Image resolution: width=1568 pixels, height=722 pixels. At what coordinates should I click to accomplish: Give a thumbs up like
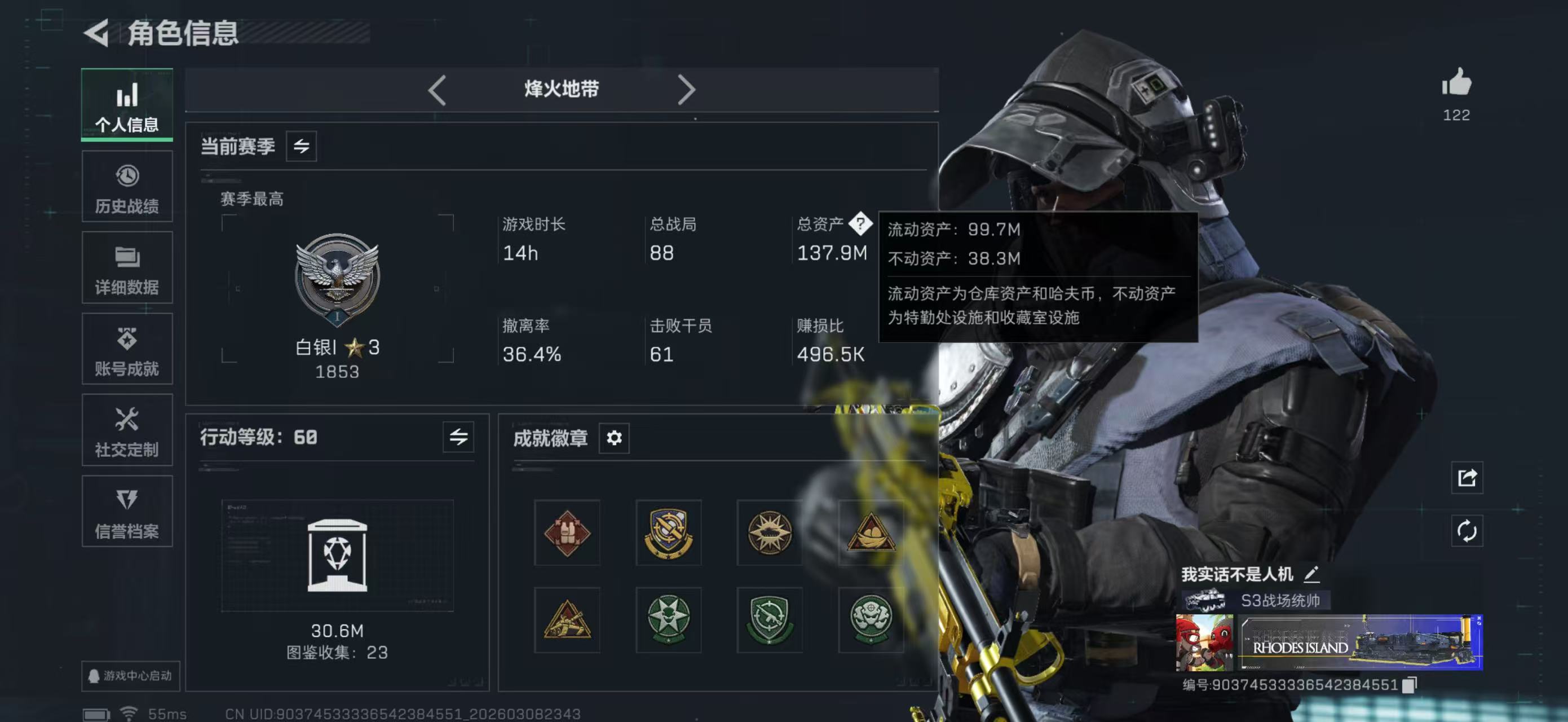(x=1456, y=86)
